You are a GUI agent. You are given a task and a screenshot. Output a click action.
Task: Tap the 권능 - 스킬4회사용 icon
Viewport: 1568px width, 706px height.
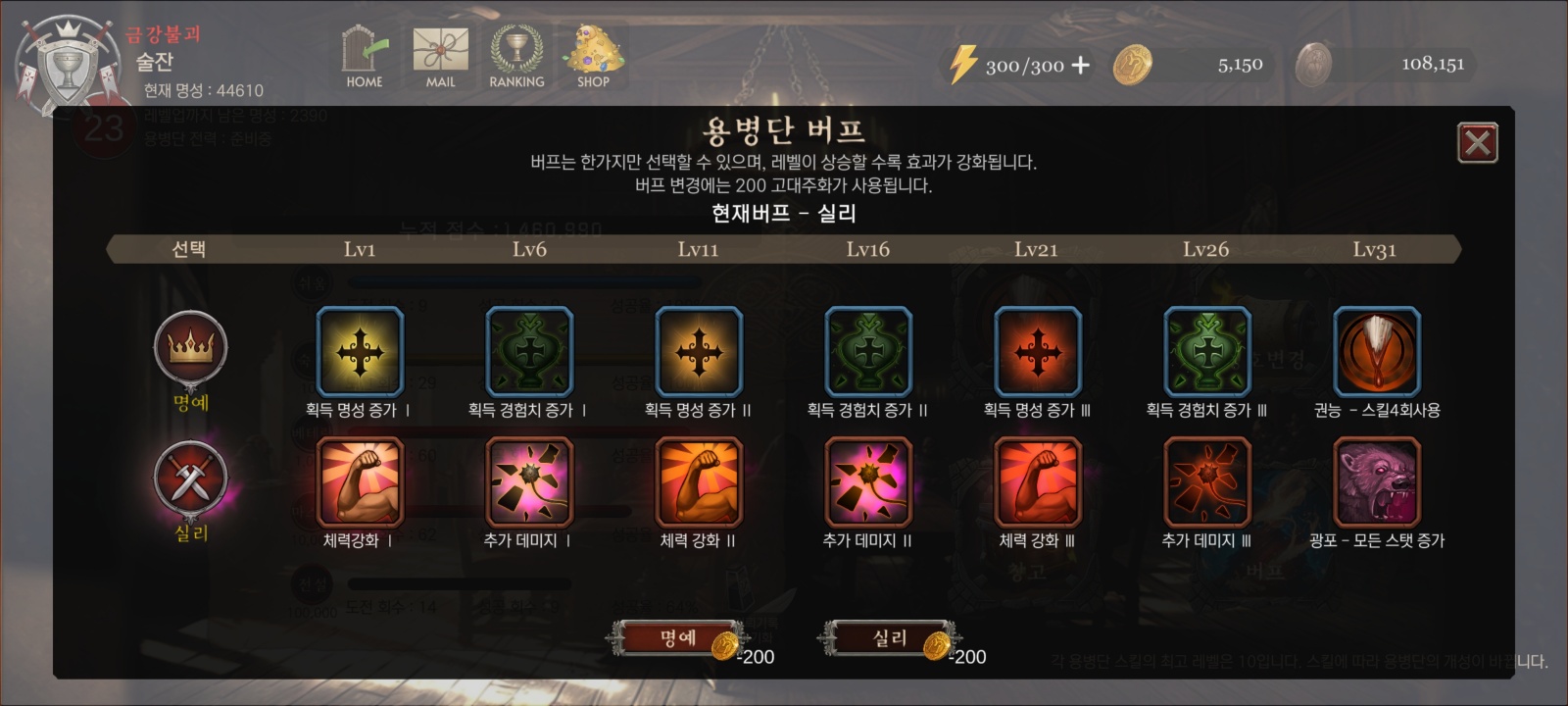(1377, 351)
